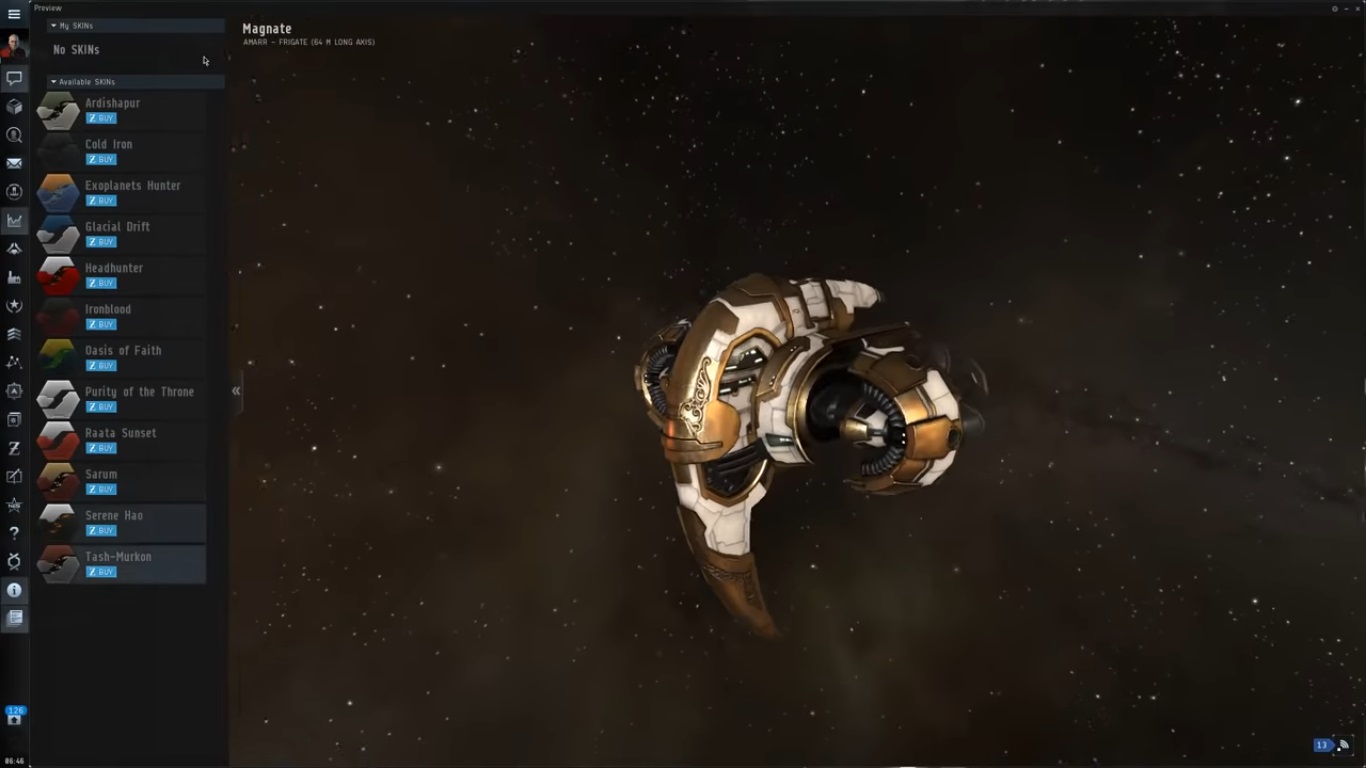Viewport: 1366px width, 768px height.
Task: Open the market graph icon
Action: (14, 220)
